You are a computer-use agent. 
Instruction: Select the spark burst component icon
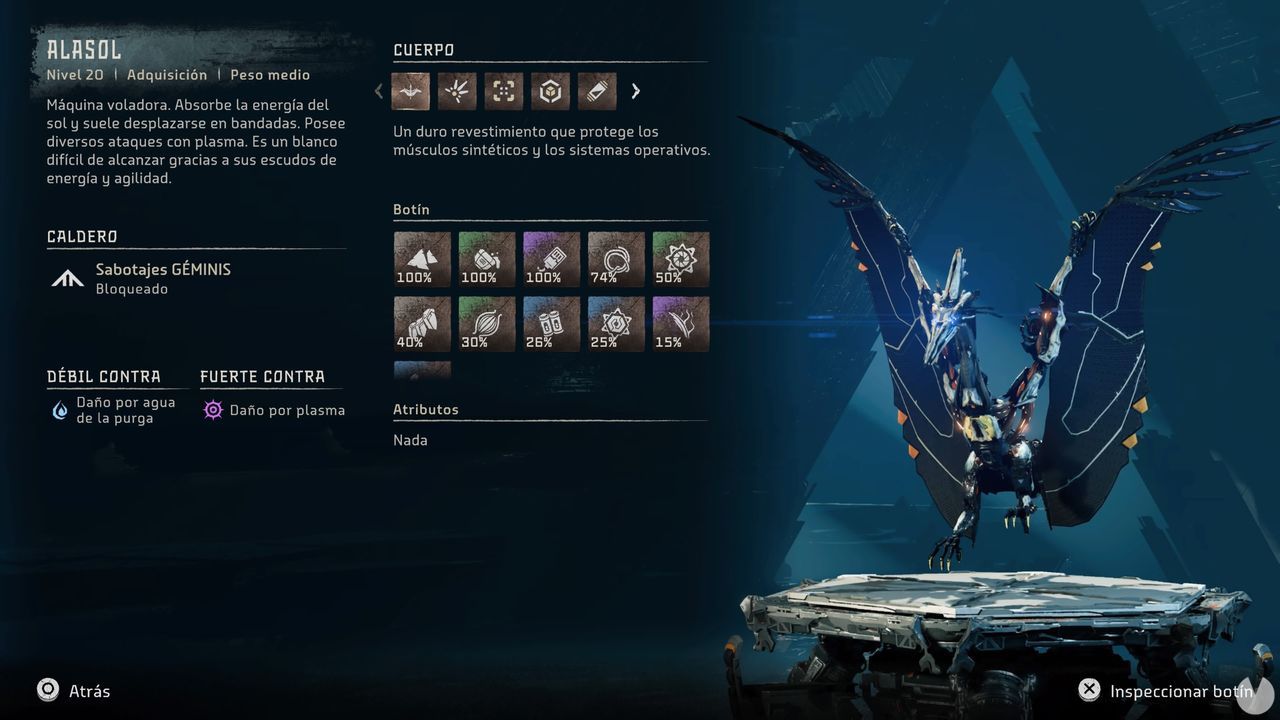[457, 91]
